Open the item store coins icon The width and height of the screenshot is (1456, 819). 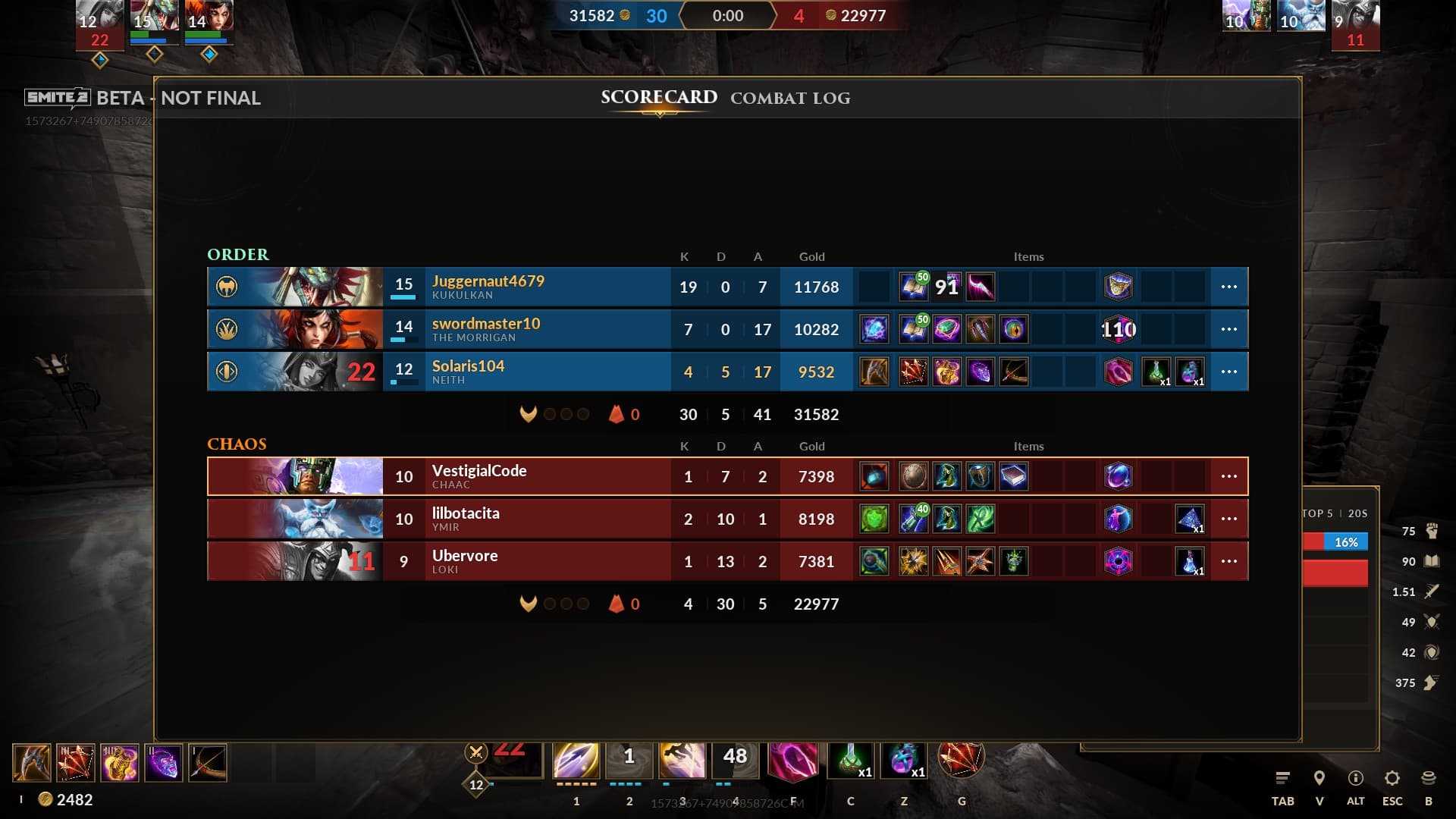1428,778
